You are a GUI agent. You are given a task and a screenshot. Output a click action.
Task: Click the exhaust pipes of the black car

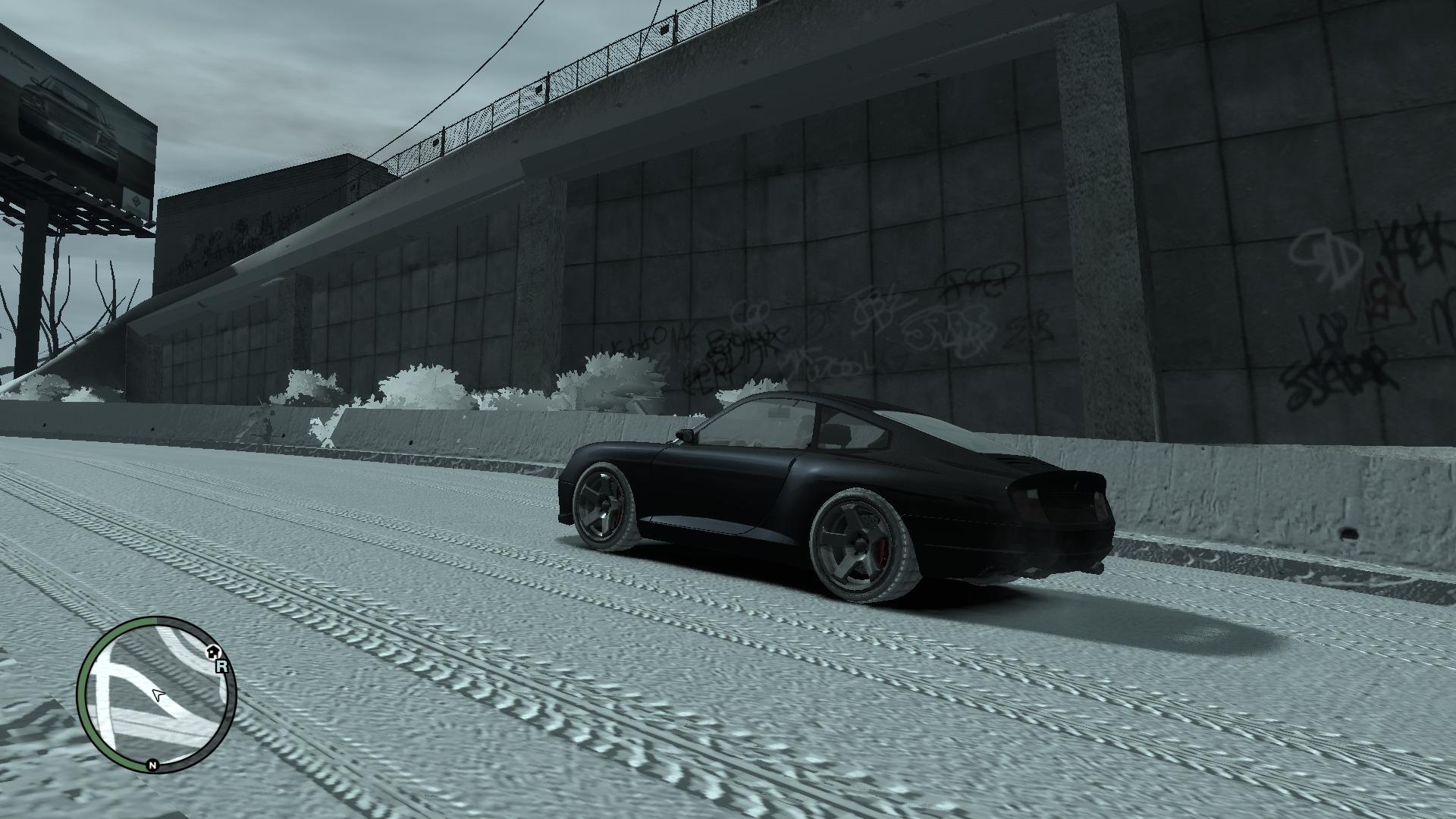tap(1035, 572)
